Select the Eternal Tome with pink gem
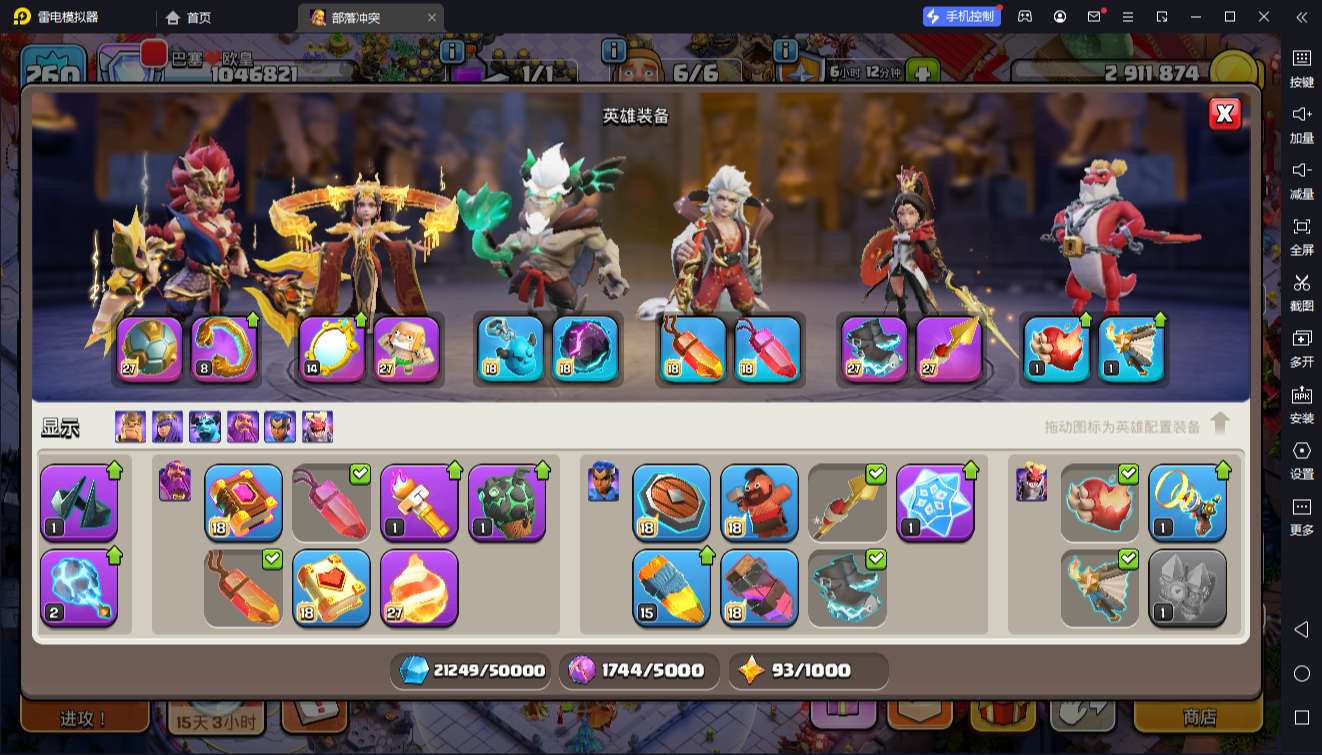 coord(243,502)
